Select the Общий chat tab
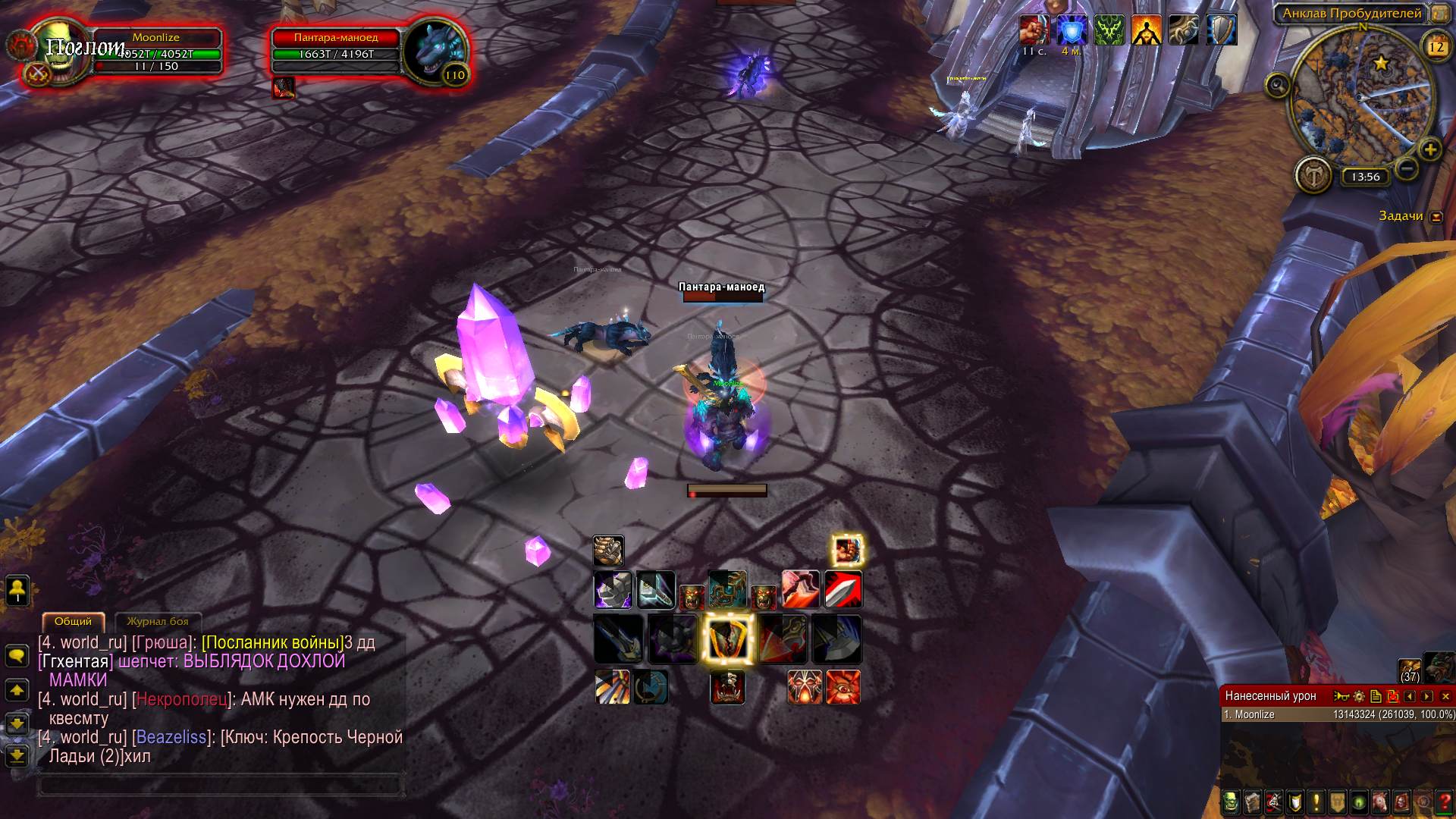Image resolution: width=1456 pixels, height=819 pixels. coord(73,621)
